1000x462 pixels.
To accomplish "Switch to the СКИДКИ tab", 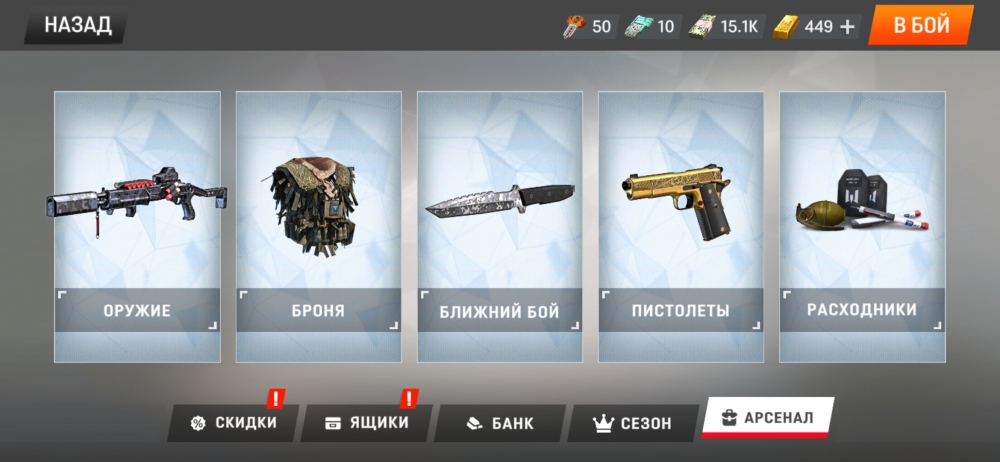I will coord(233,423).
